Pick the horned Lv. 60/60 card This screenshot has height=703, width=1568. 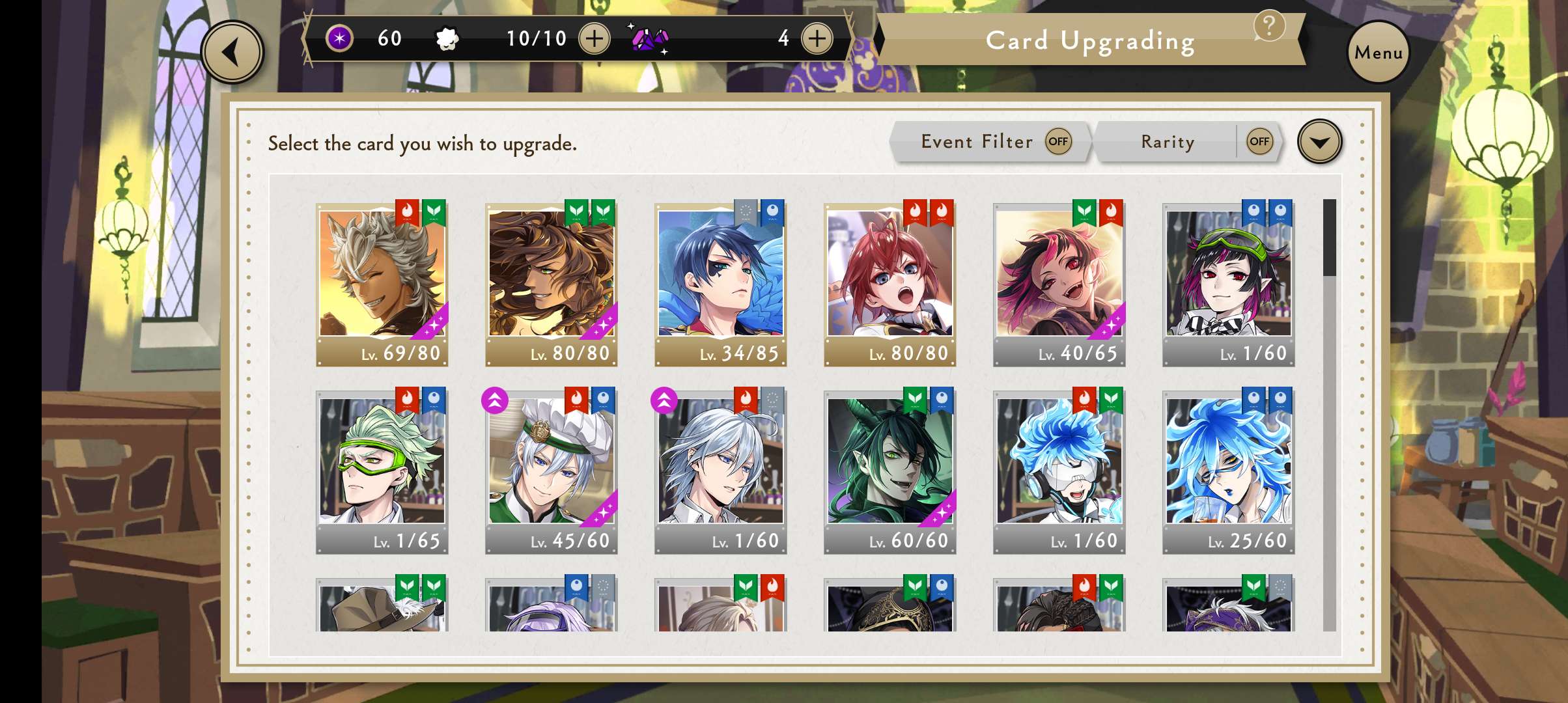(x=890, y=471)
